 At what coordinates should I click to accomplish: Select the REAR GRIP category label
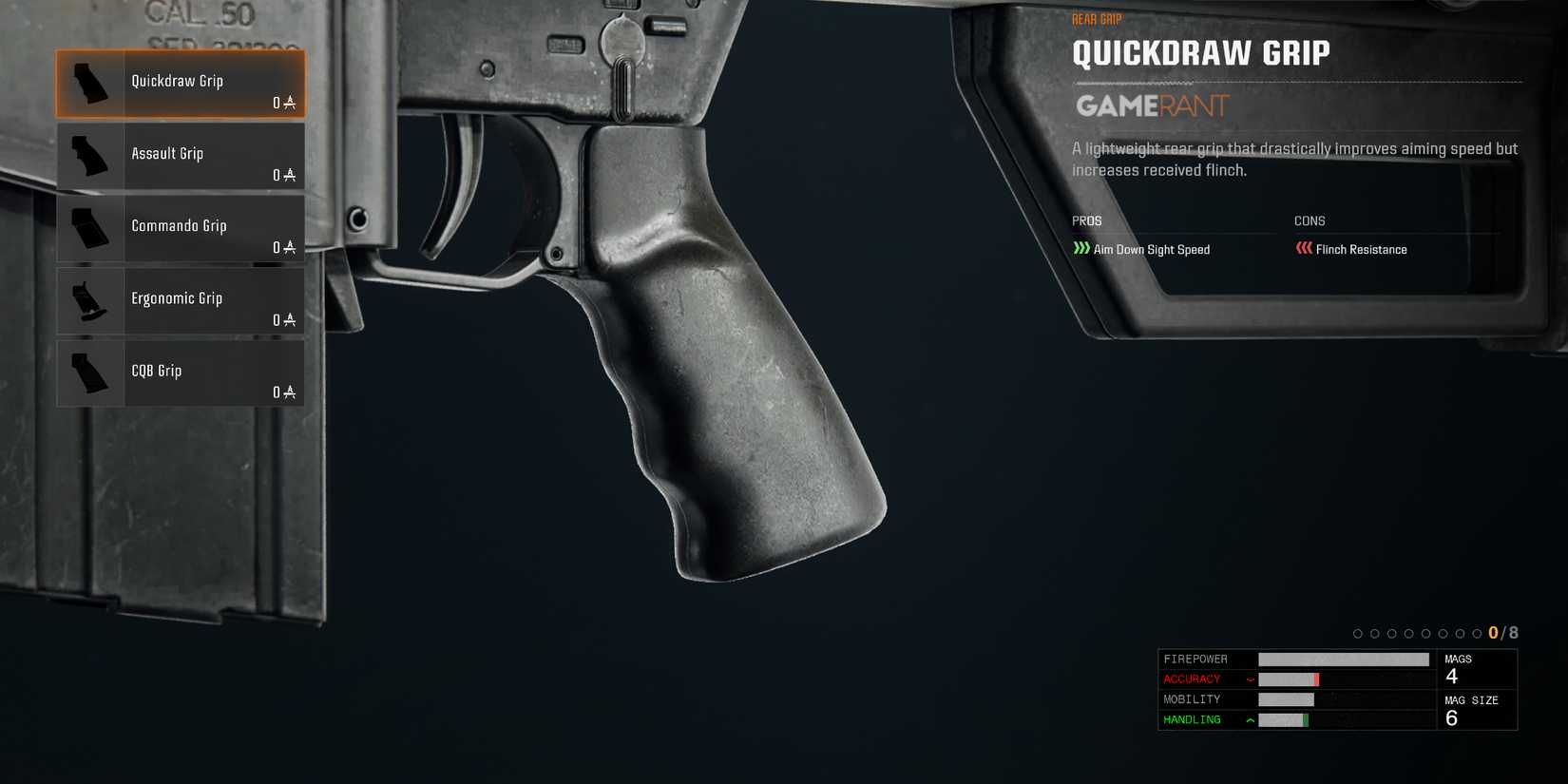pos(1096,18)
